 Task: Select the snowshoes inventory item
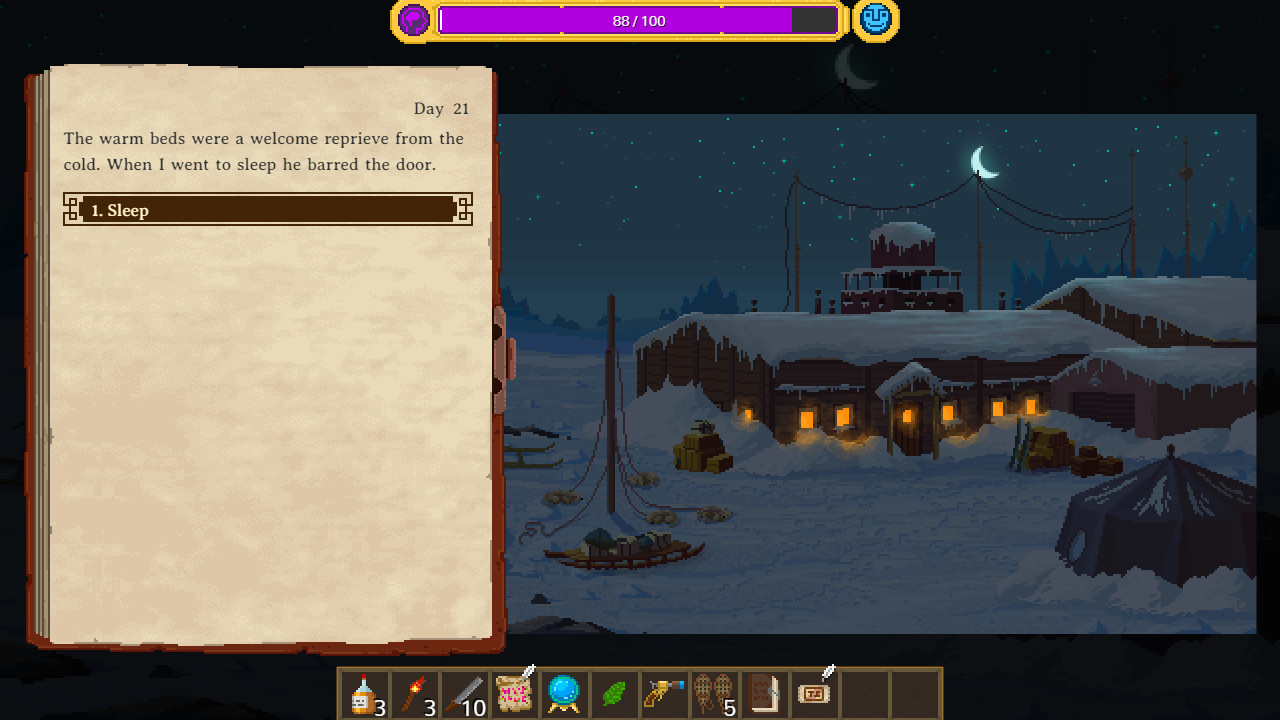pos(714,692)
